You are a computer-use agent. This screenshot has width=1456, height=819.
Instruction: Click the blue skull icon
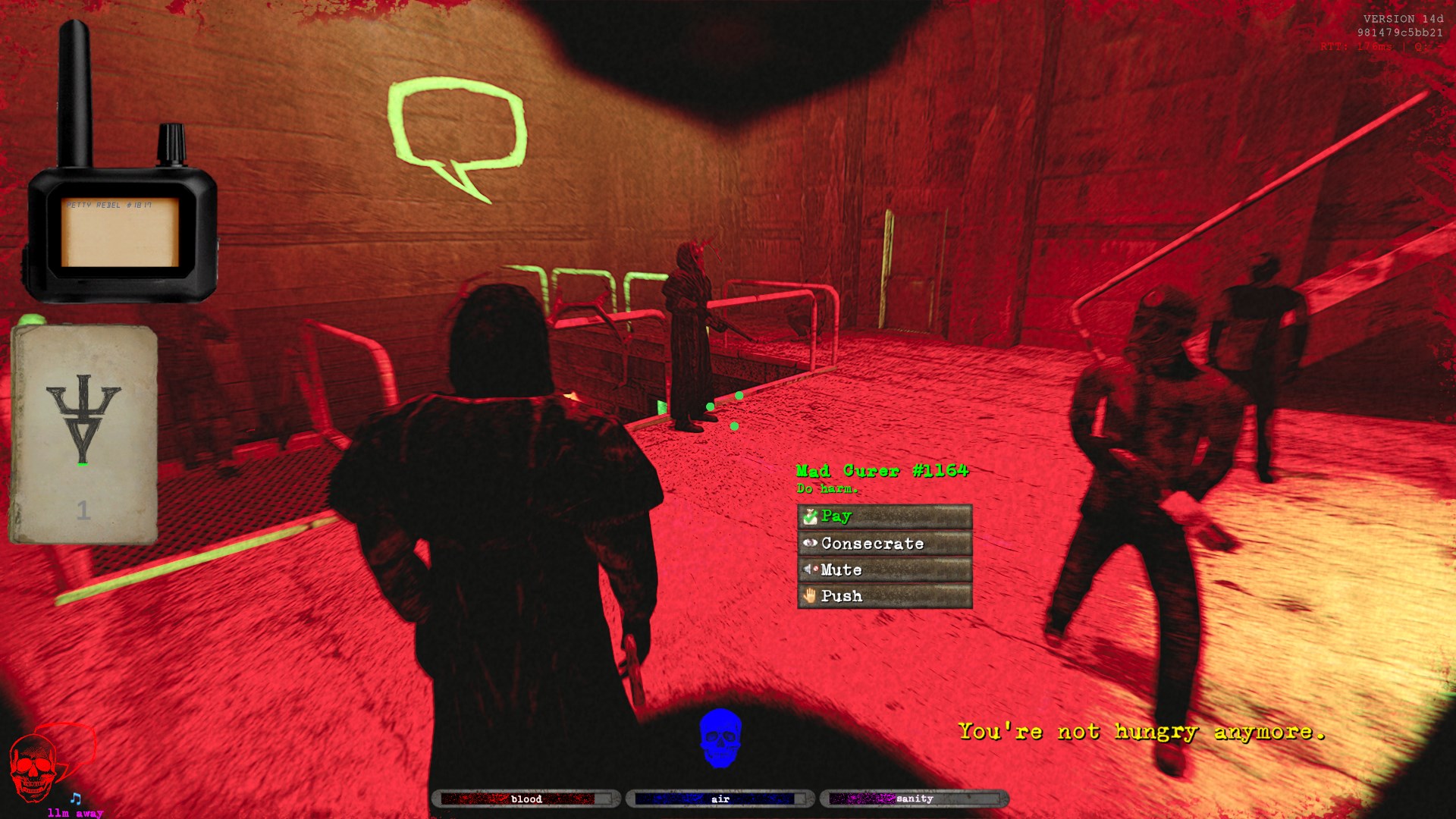pos(720,737)
